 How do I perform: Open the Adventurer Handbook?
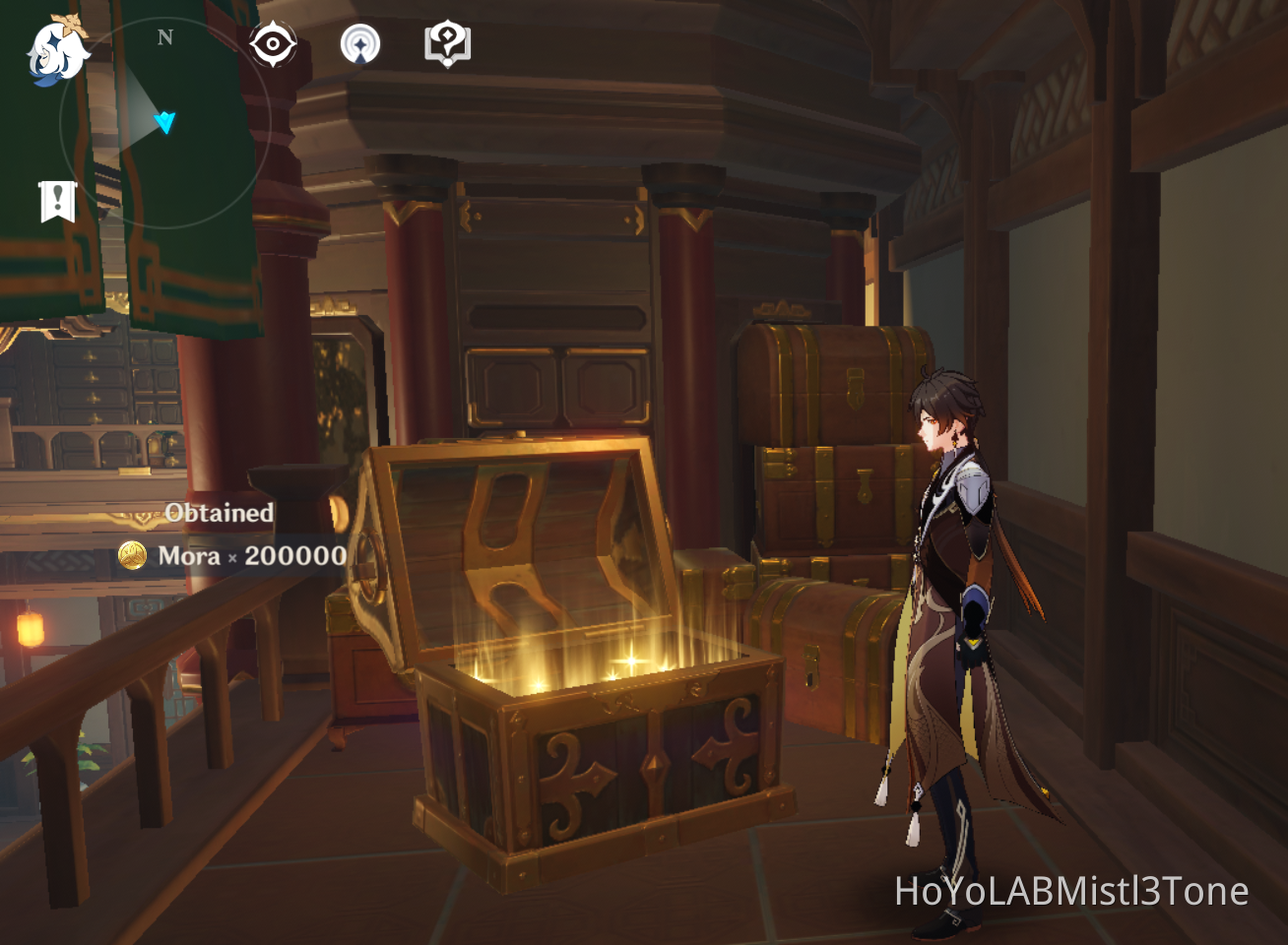(x=447, y=42)
